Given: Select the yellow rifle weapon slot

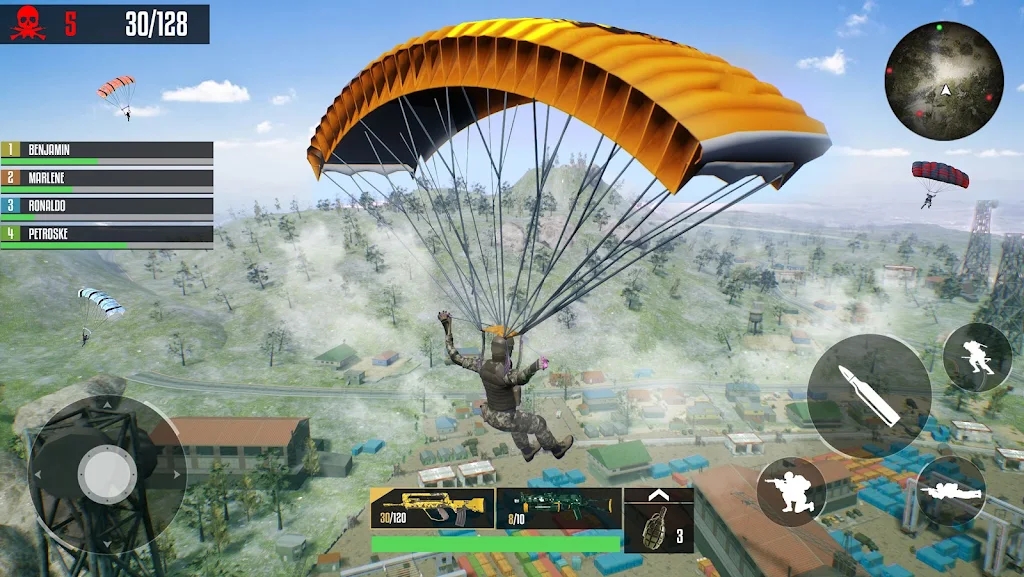Looking at the screenshot, I should click(x=432, y=508).
